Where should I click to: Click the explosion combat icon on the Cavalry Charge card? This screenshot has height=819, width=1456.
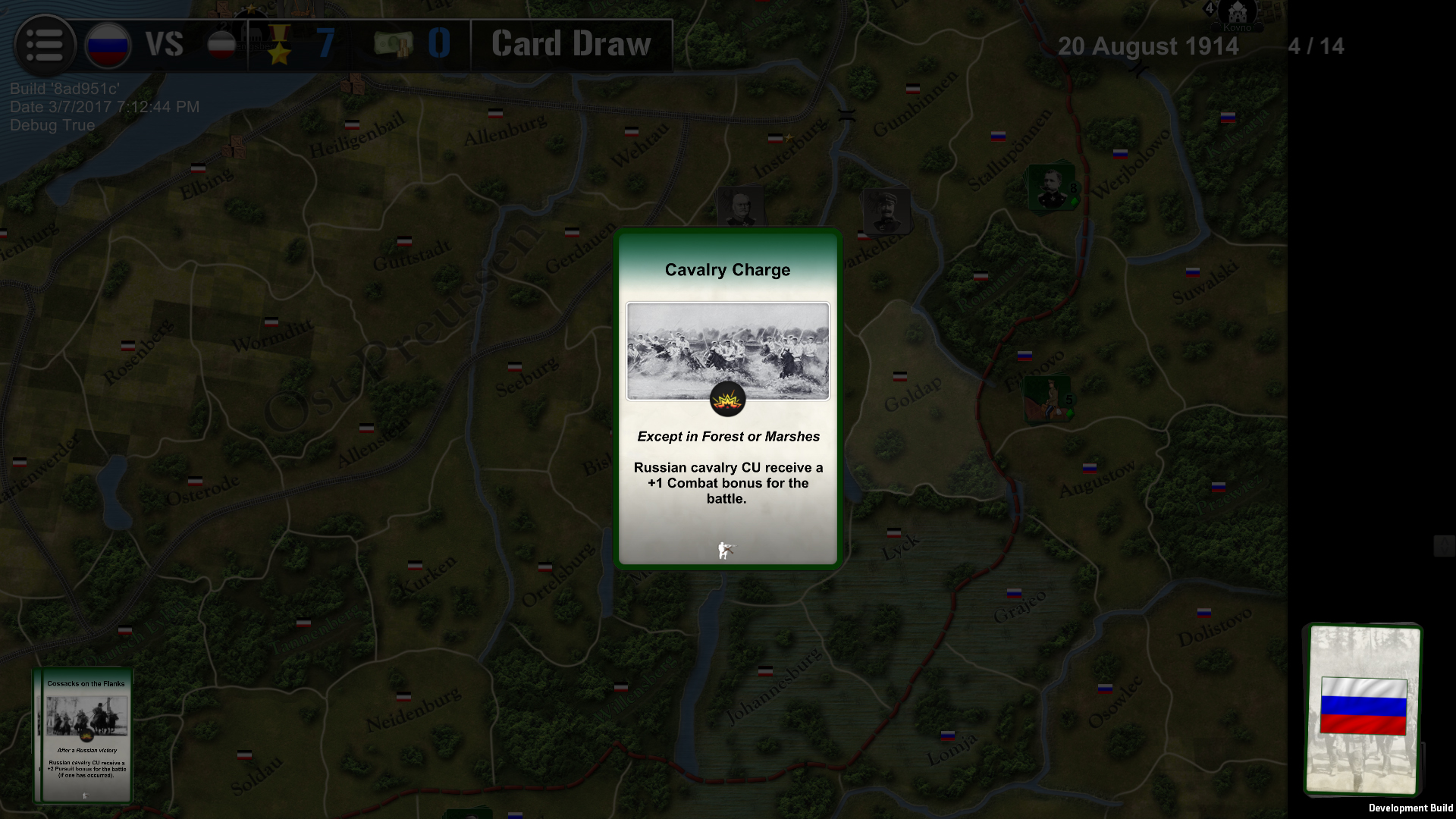(727, 398)
